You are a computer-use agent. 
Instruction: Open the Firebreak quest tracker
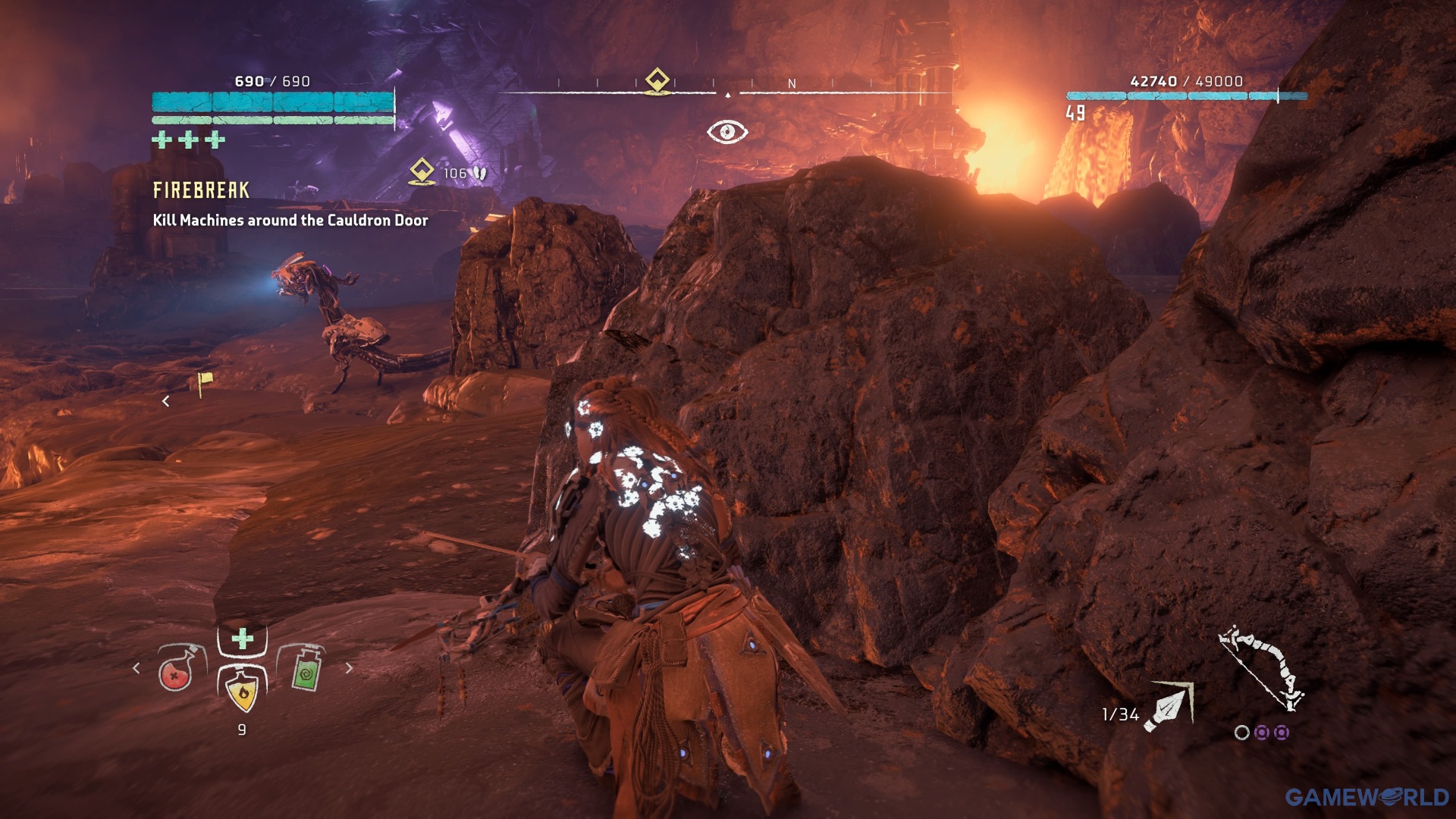coord(201,190)
